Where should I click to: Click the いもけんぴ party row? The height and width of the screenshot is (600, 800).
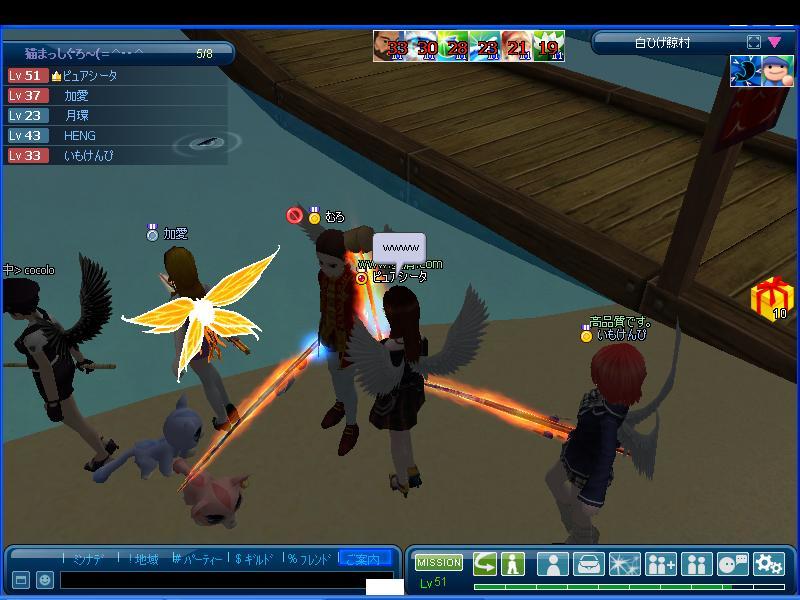[x=88, y=156]
